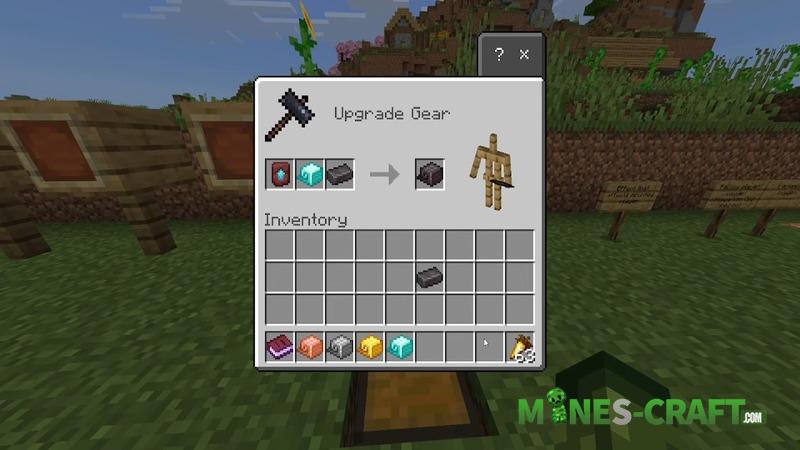Pick the gold block hotbar slot
The image size is (800, 450).
point(370,348)
